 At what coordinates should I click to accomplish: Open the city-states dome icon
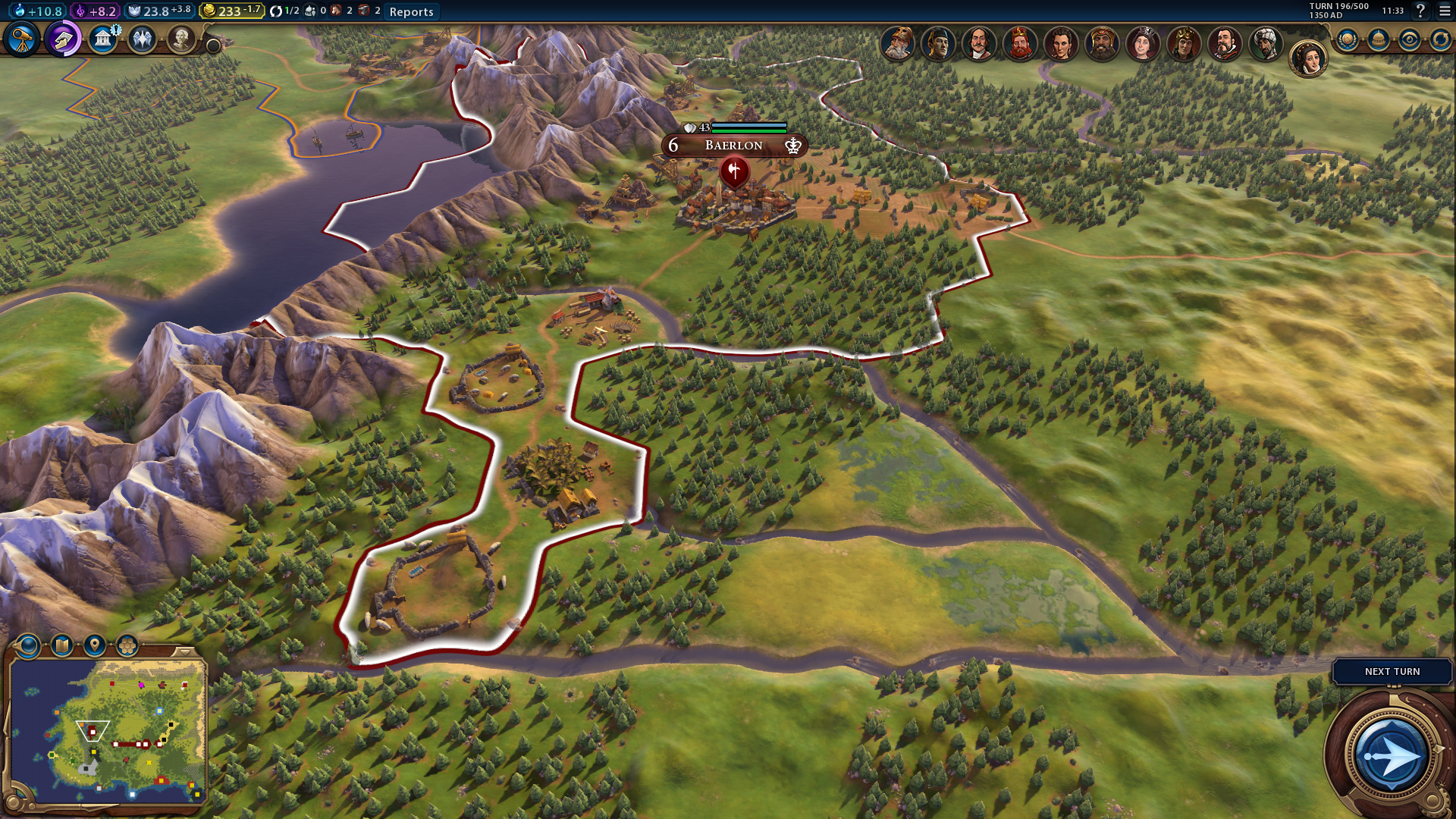pyautogui.click(x=1378, y=39)
